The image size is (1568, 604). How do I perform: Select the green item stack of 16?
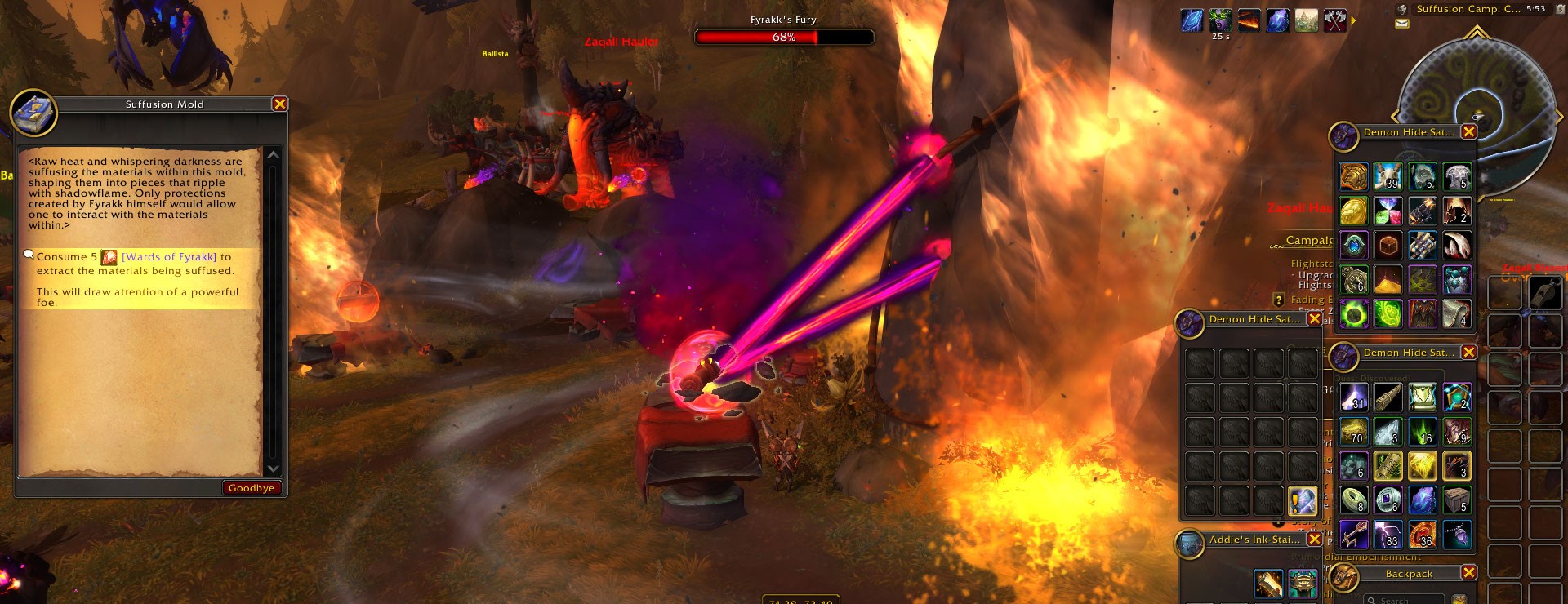point(1422,432)
